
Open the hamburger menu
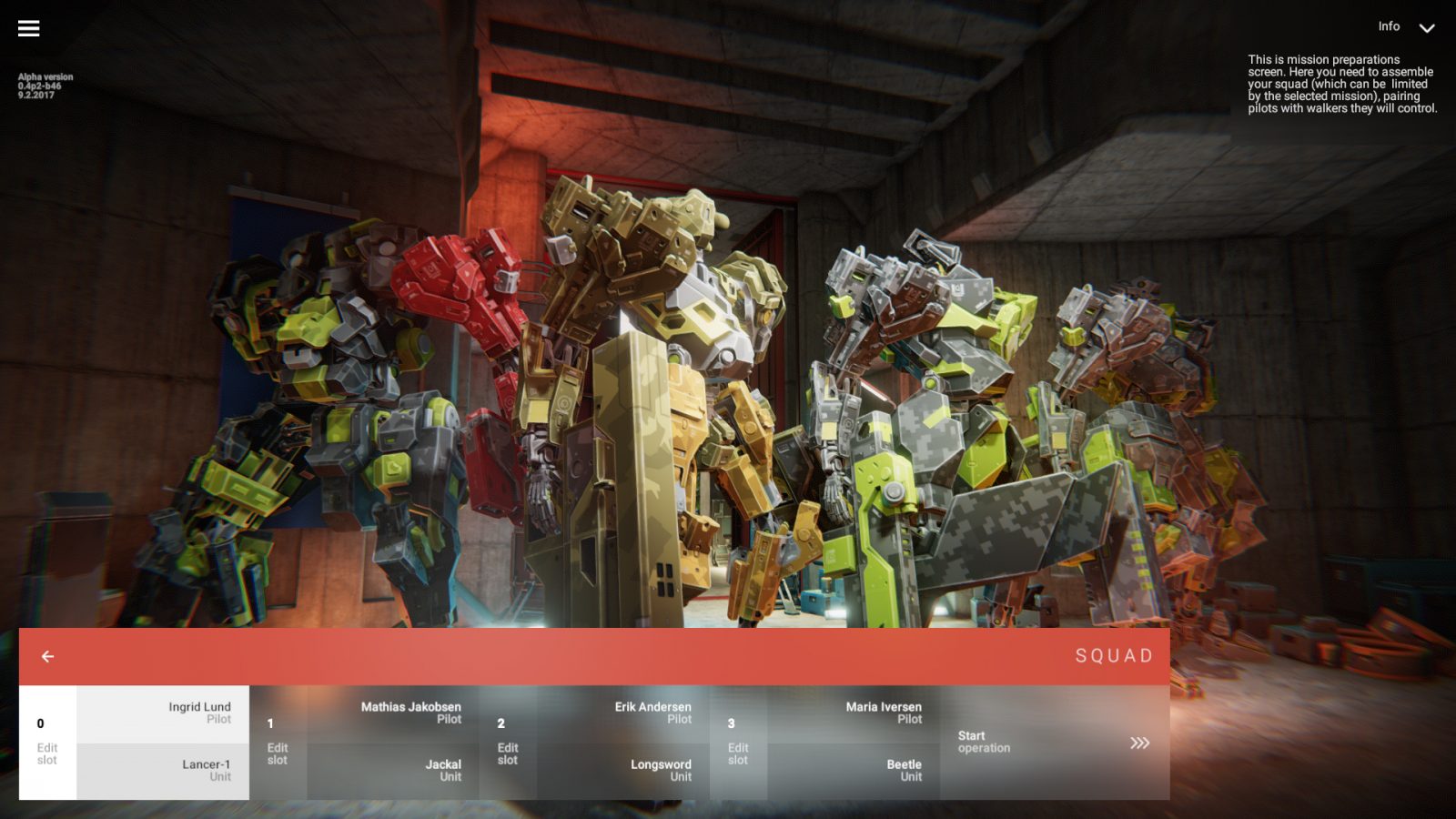coord(28,27)
